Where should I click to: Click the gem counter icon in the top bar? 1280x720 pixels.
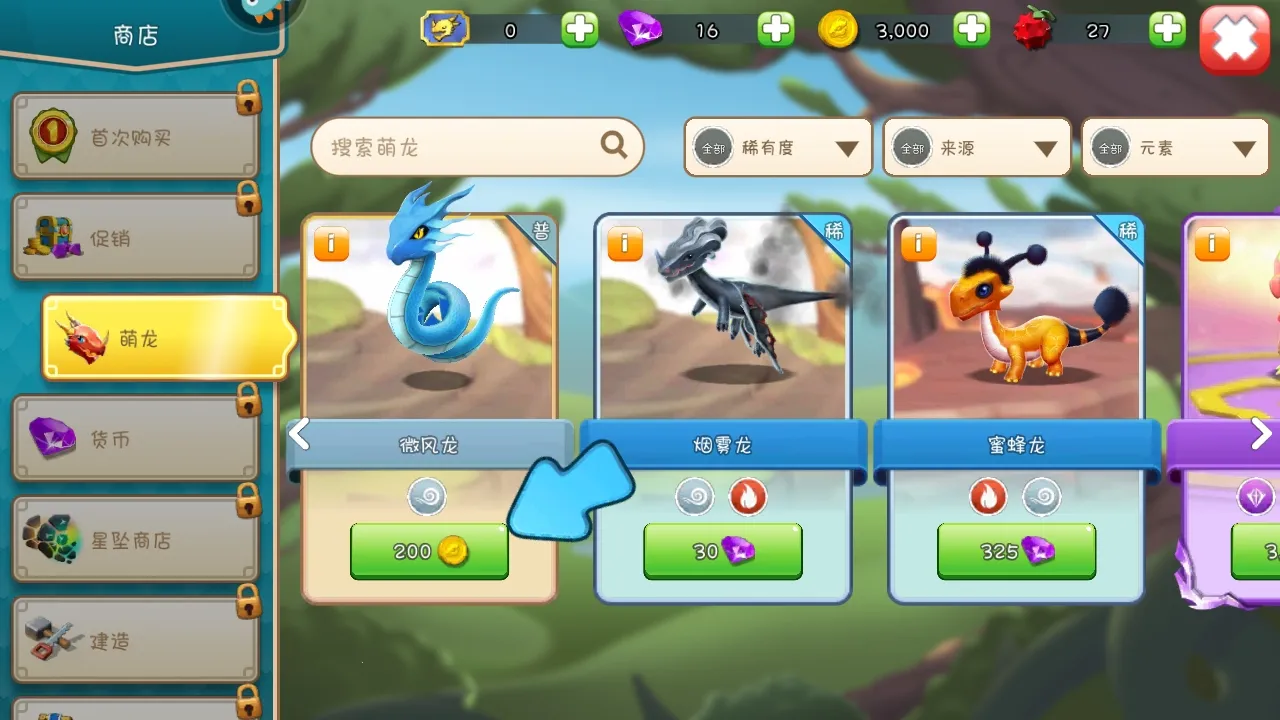[642, 30]
